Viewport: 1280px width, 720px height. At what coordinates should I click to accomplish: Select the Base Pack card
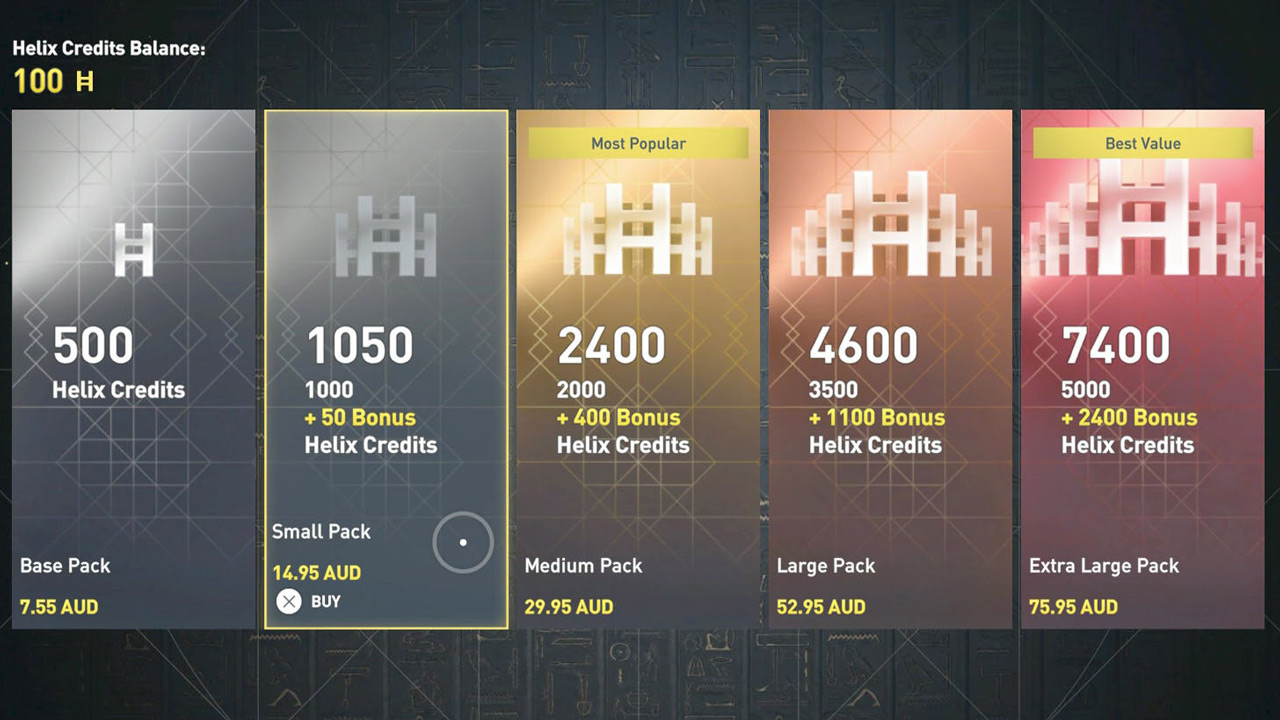coord(133,370)
